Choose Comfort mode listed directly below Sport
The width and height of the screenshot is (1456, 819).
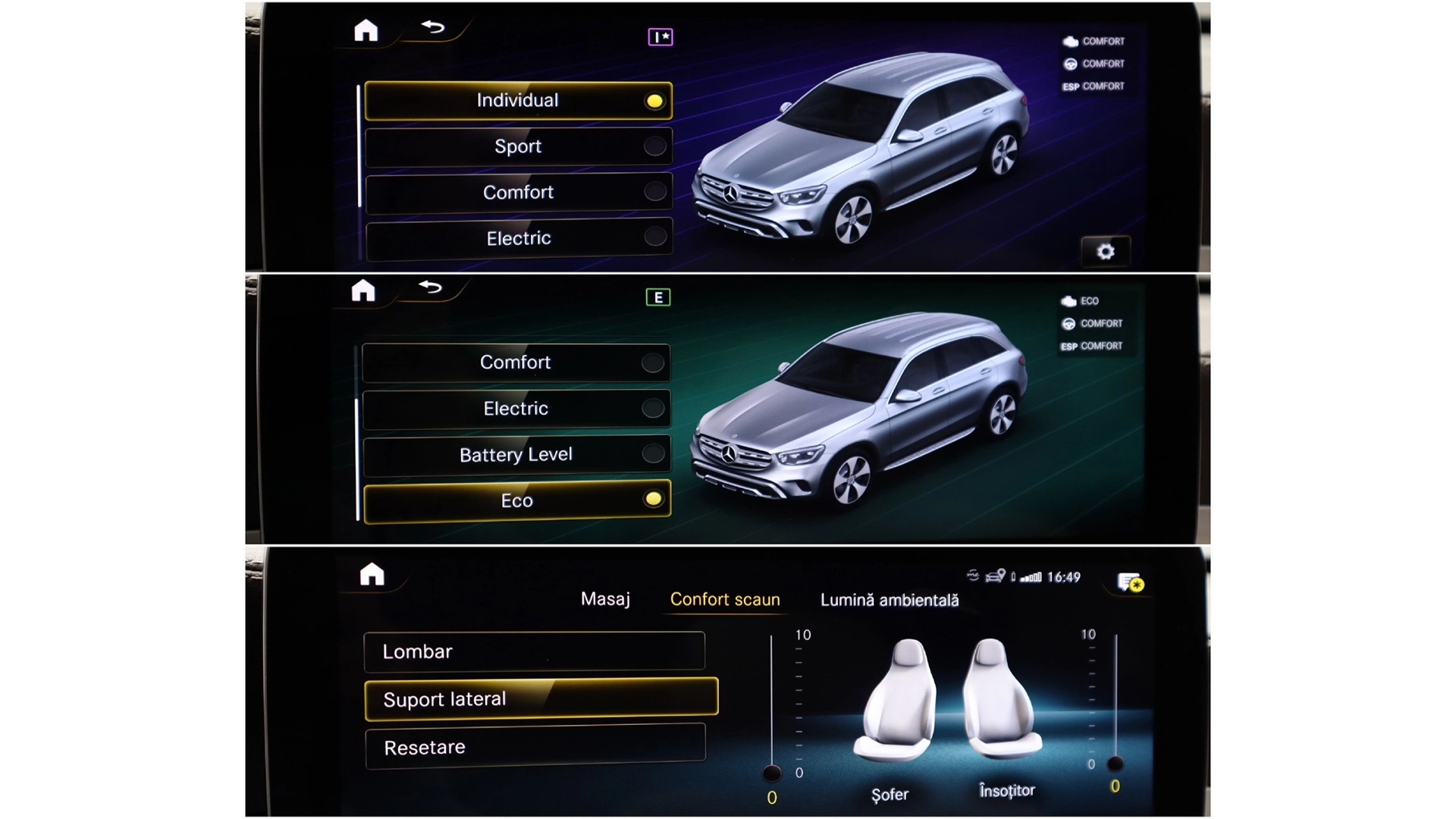coord(518,193)
